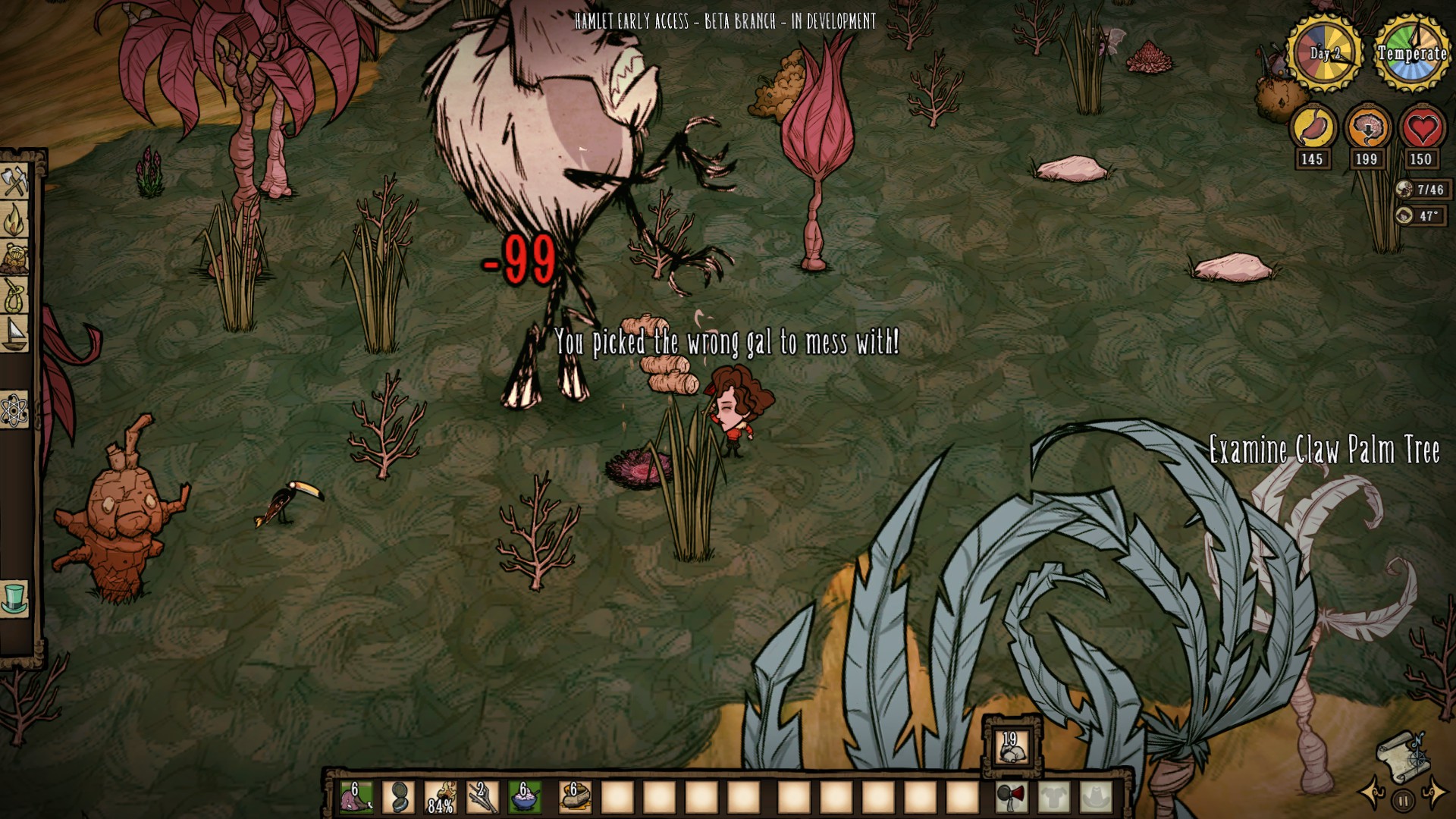This screenshot has width=1456, height=819.
Task: Open the Light crafting tab with flame icon
Action: tap(14, 220)
